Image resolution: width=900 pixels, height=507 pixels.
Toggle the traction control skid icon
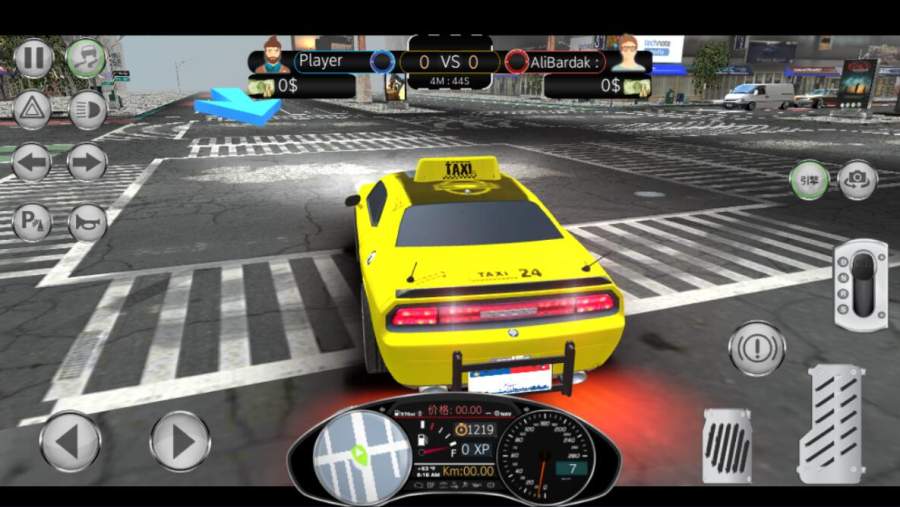(x=87, y=58)
